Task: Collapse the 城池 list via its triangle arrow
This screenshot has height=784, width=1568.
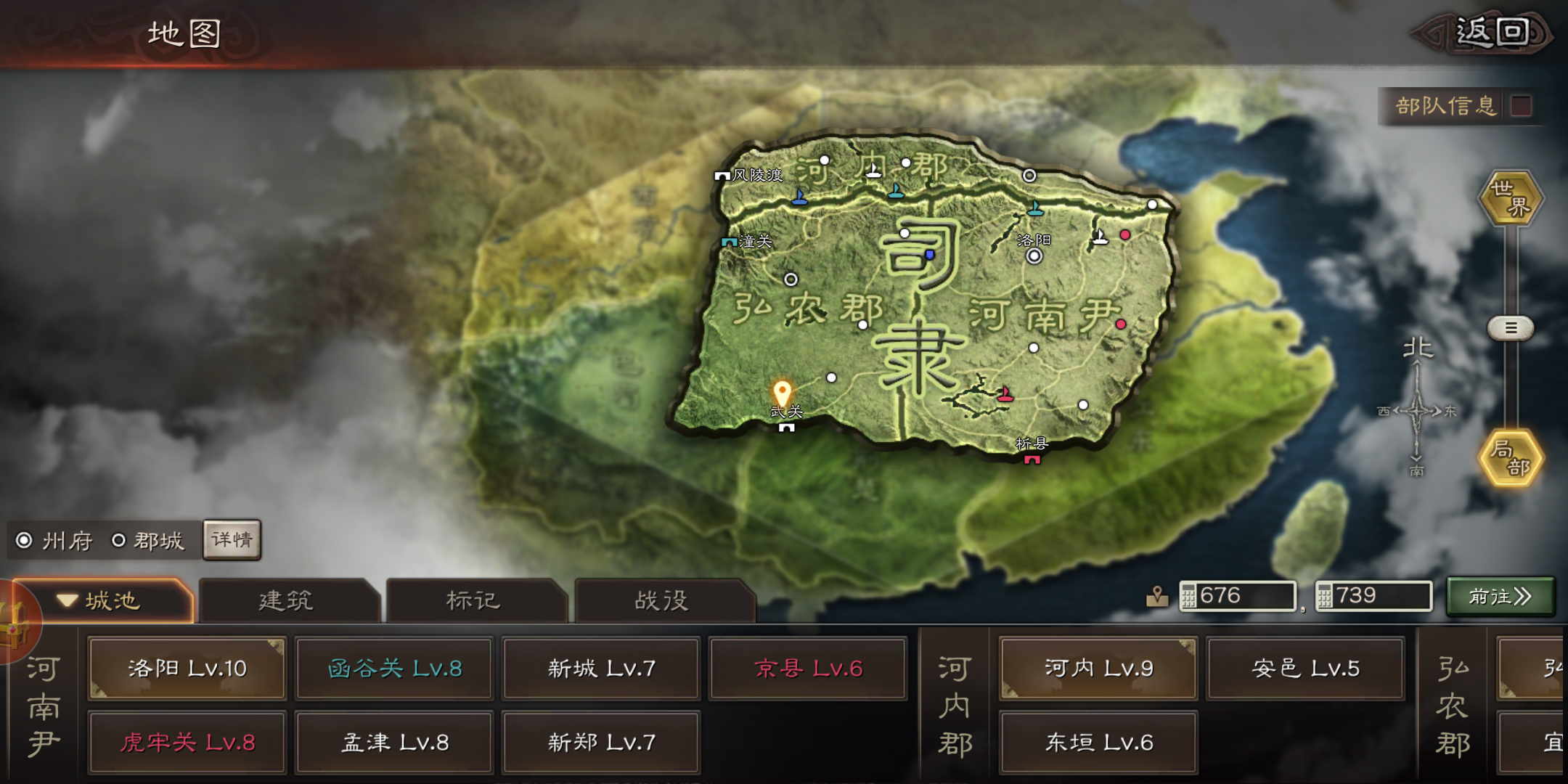Action: tap(69, 600)
